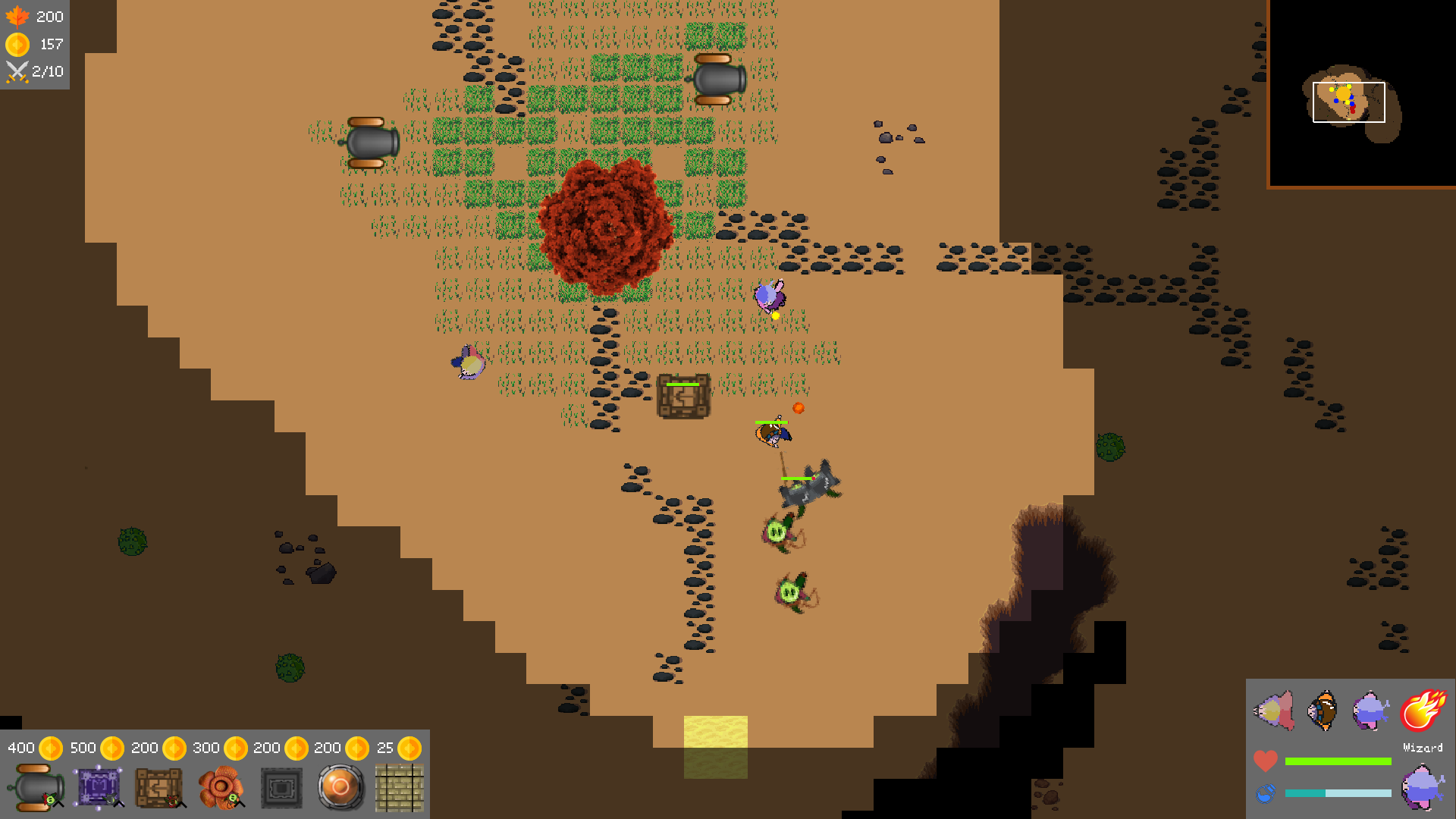Select the orange armored hero portrait
Image resolution: width=1456 pixels, height=819 pixels.
click(1323, 711)
